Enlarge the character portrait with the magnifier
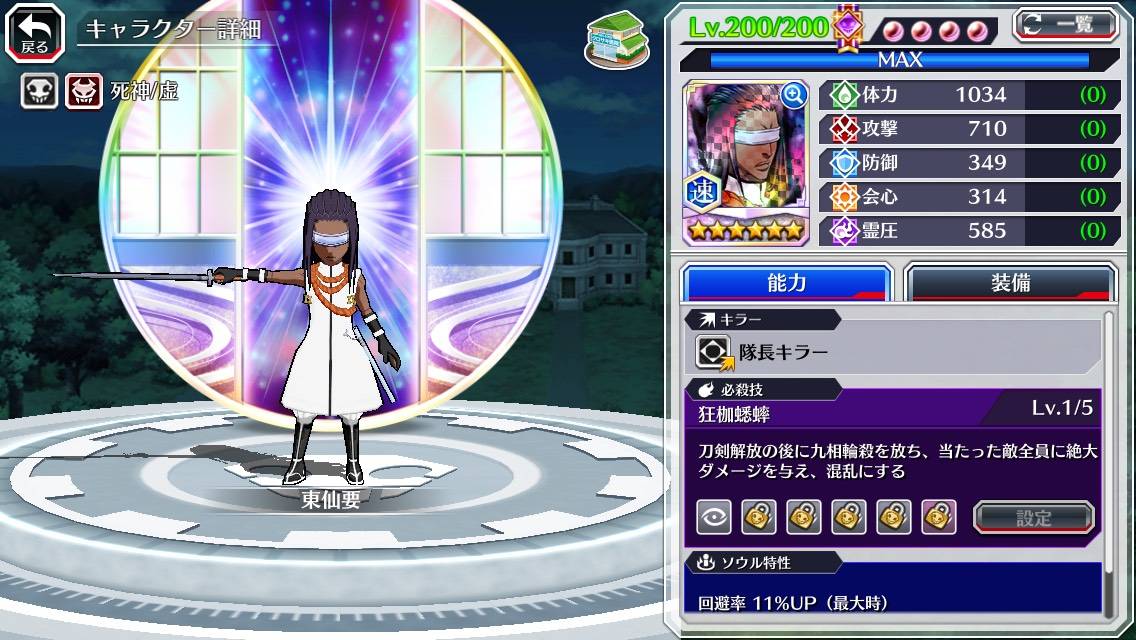Image resolution: width=1136 pixels, height=640 pixels. [x=793, y=95]
